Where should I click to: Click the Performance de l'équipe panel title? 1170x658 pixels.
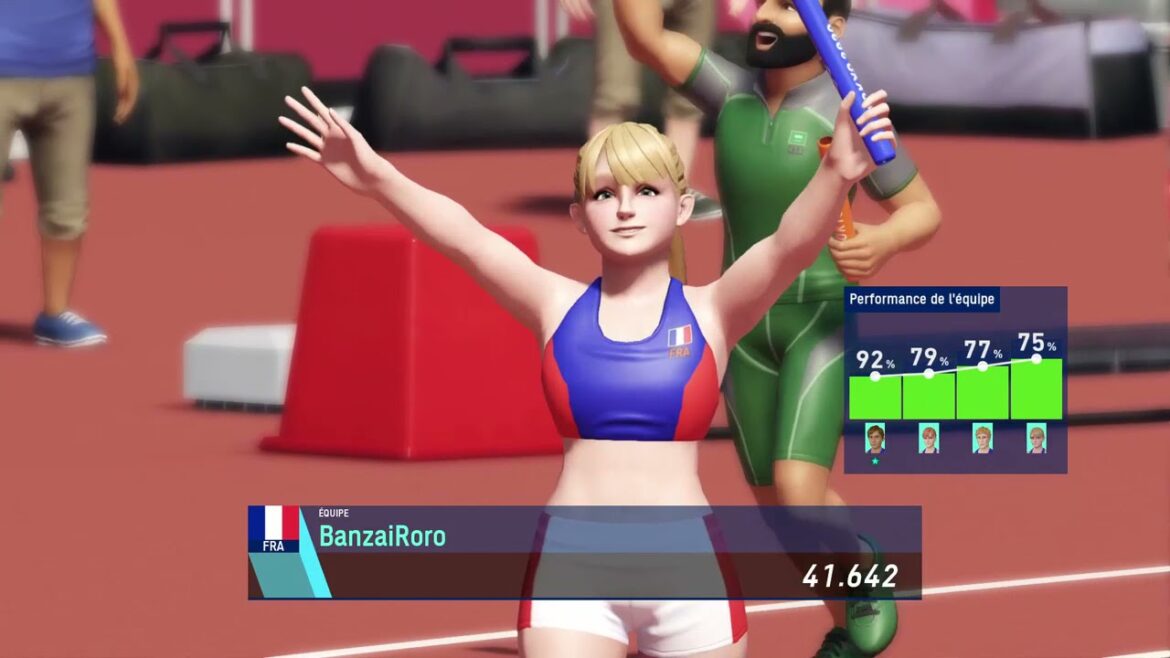tap(921, 299)
